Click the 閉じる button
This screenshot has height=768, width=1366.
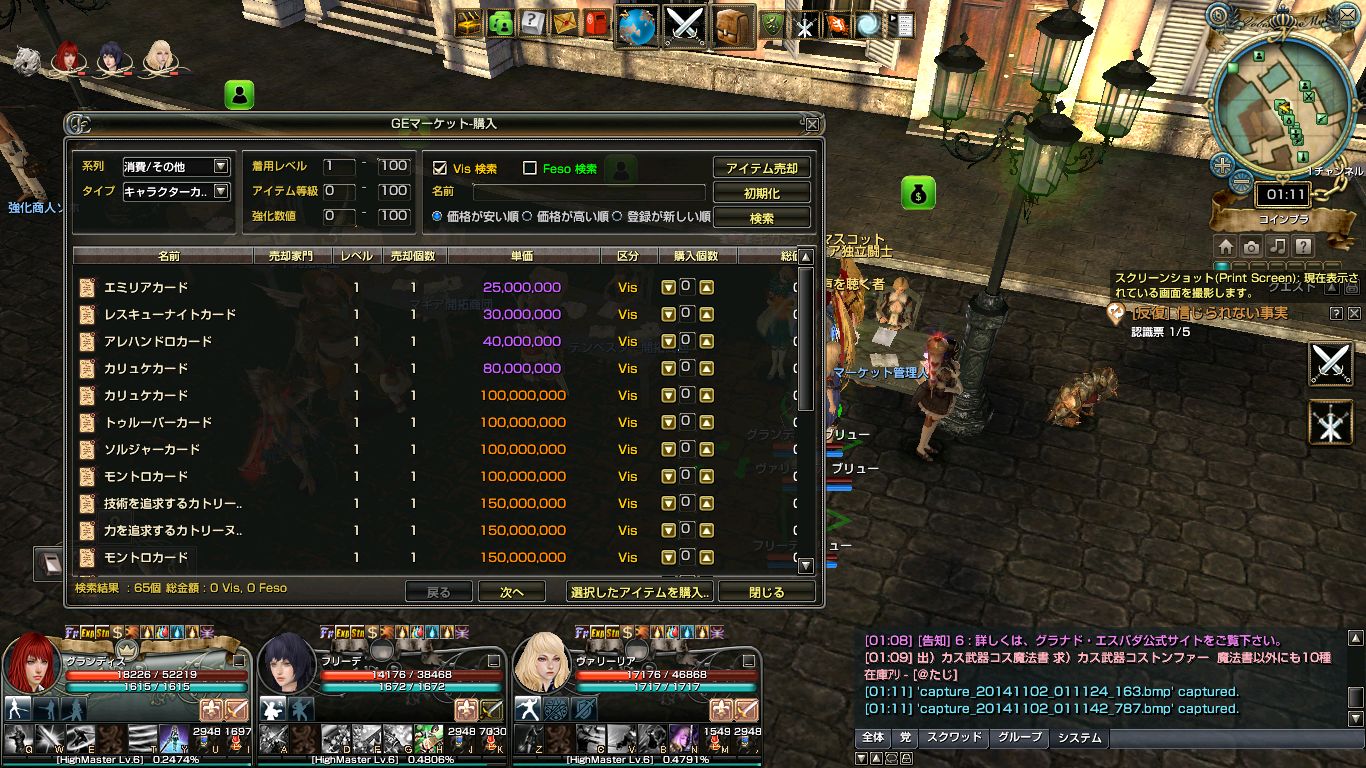(767, 592)
